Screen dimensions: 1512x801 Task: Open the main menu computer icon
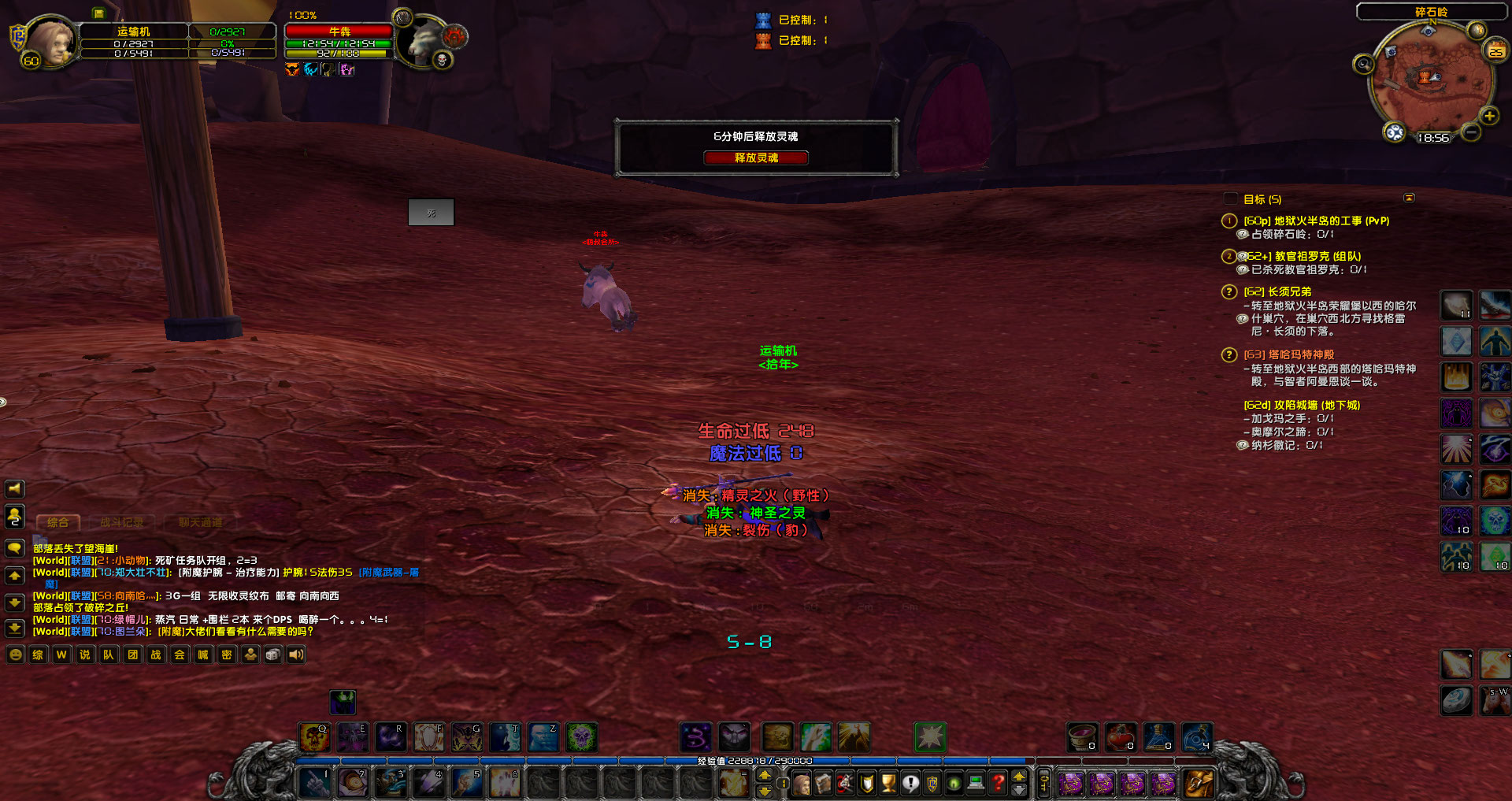point(976,784)
